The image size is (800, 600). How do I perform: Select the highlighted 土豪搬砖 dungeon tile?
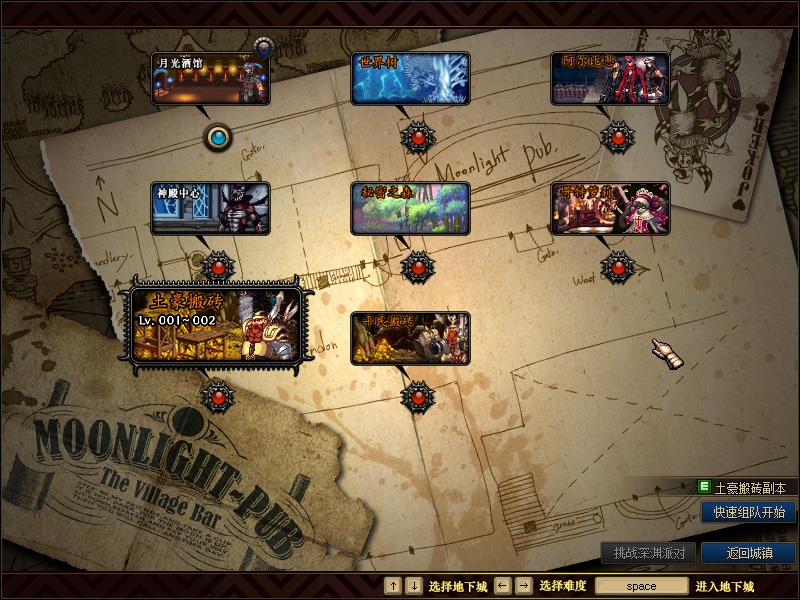coord(217,325)
